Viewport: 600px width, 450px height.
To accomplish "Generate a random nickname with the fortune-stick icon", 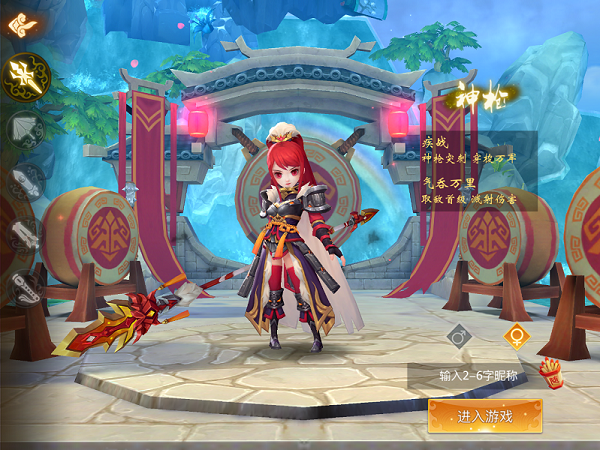I will (550, 373).
